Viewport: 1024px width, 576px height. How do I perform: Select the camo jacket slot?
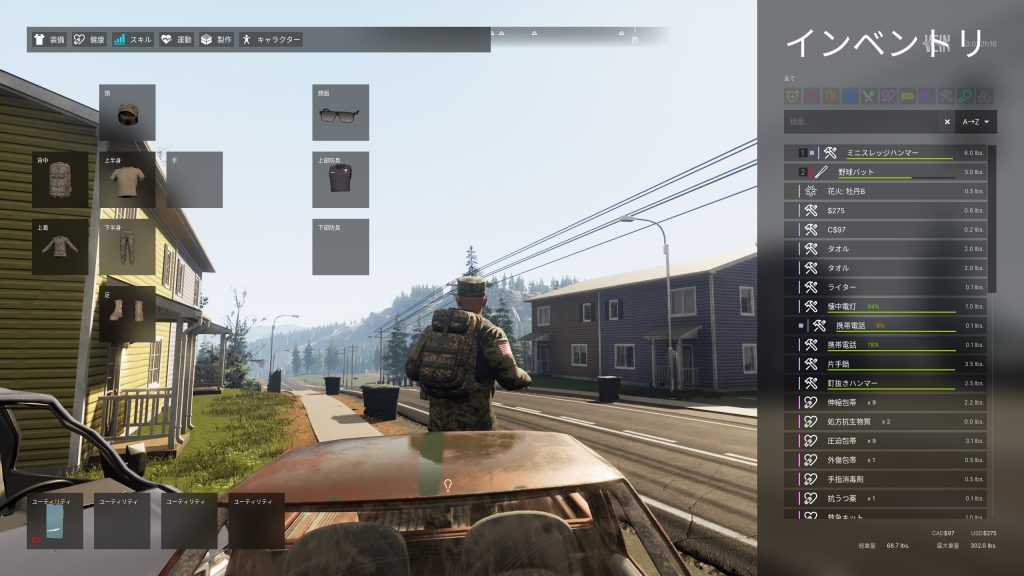60,248
